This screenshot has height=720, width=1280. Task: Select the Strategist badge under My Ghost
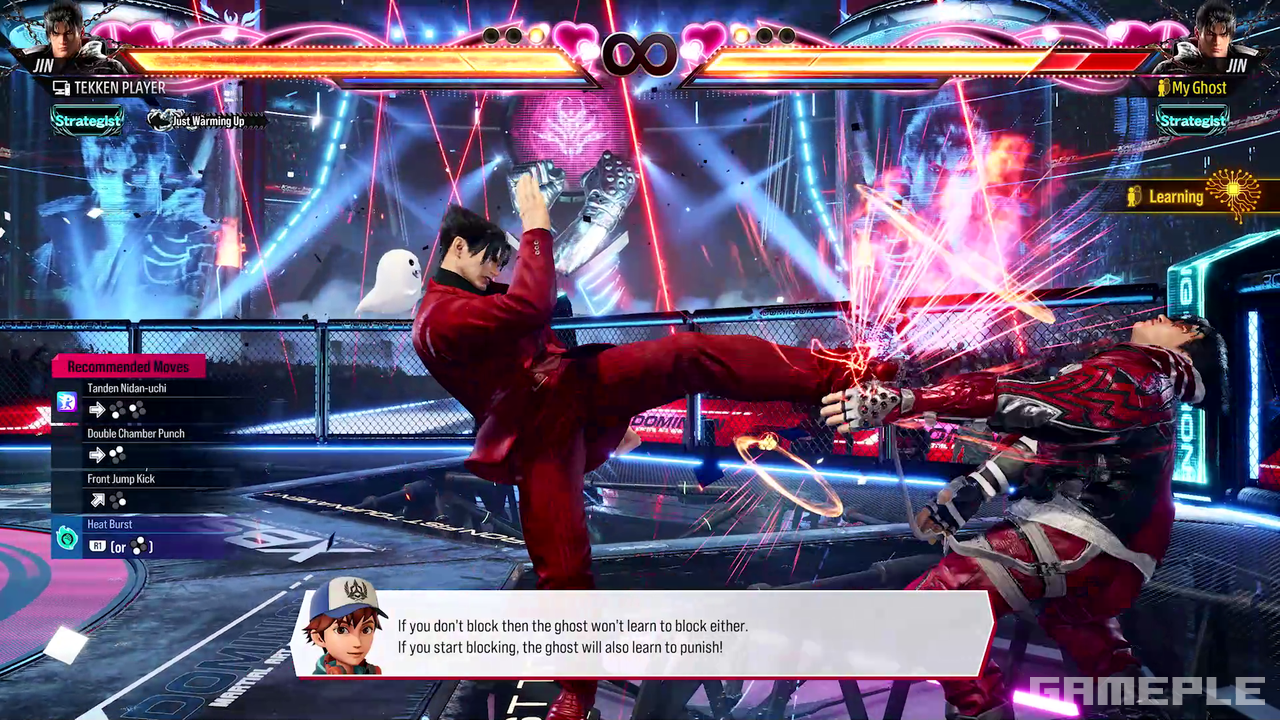pyautogui.click(x=1192, y=121)
